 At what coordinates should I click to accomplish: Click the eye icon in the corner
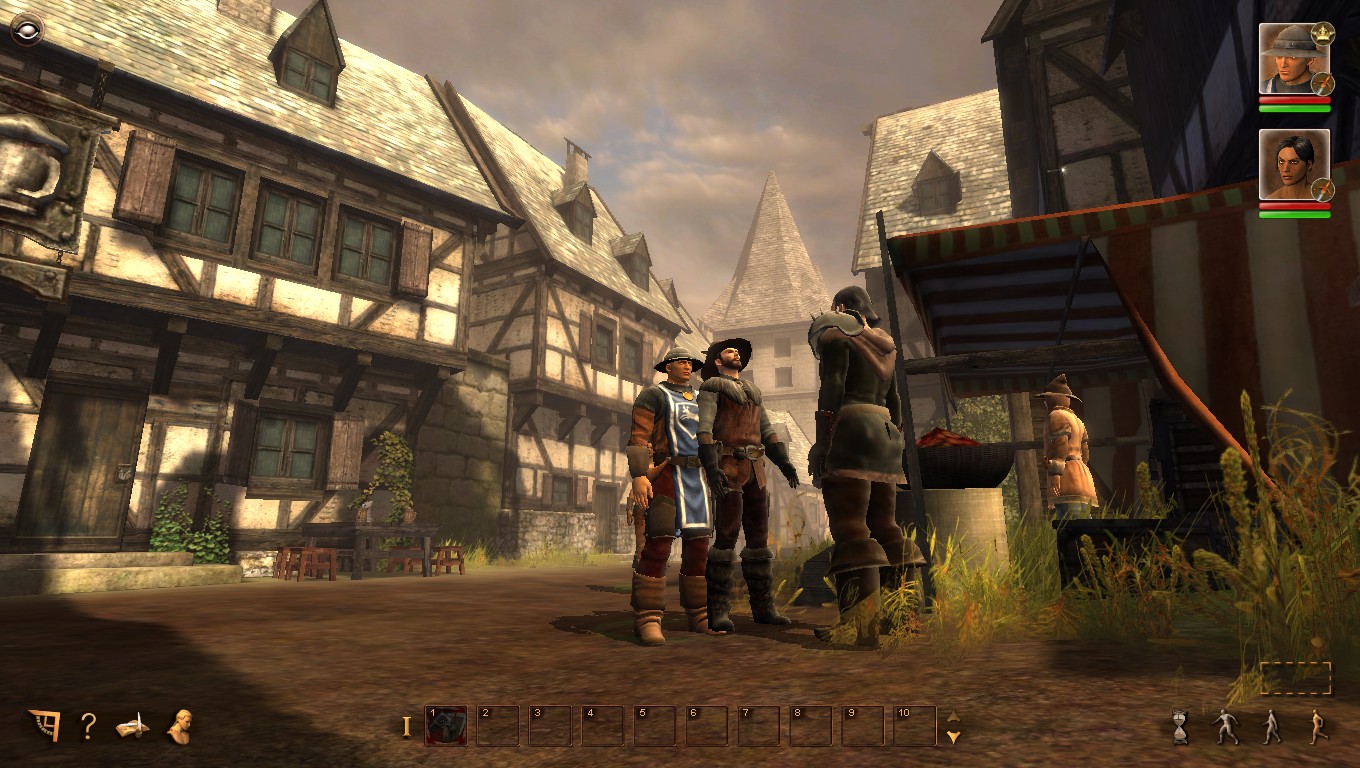tap(27, 31)
